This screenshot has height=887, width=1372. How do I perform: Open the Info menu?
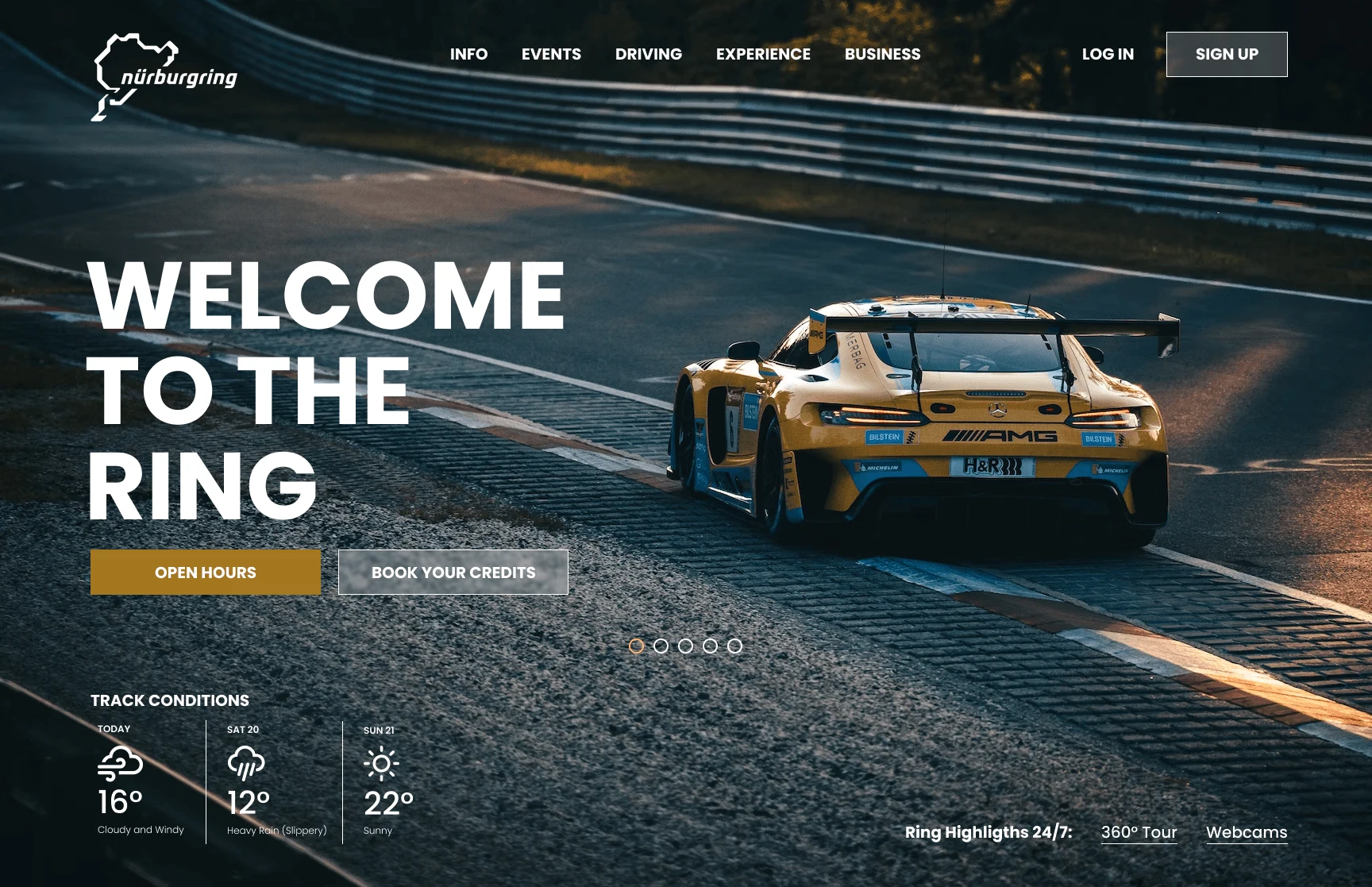pyautogui.click(x=468, y=54)
